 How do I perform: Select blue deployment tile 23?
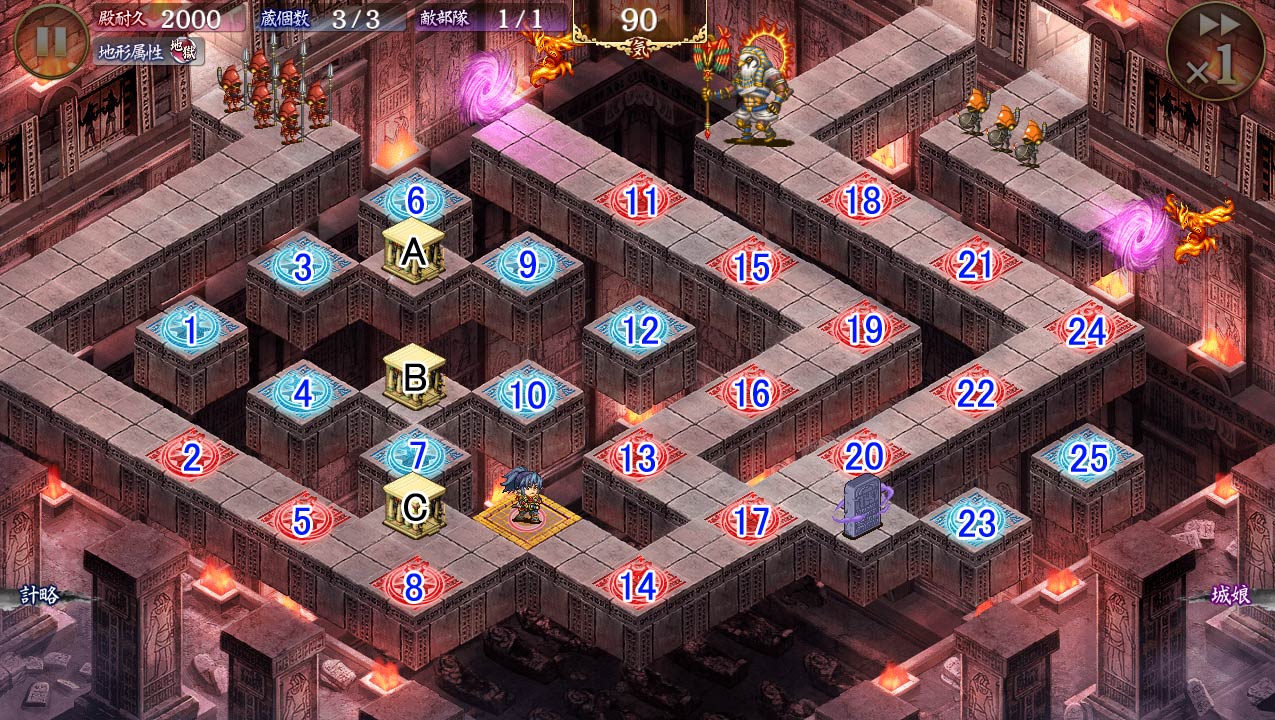click(x=975, y=522)
